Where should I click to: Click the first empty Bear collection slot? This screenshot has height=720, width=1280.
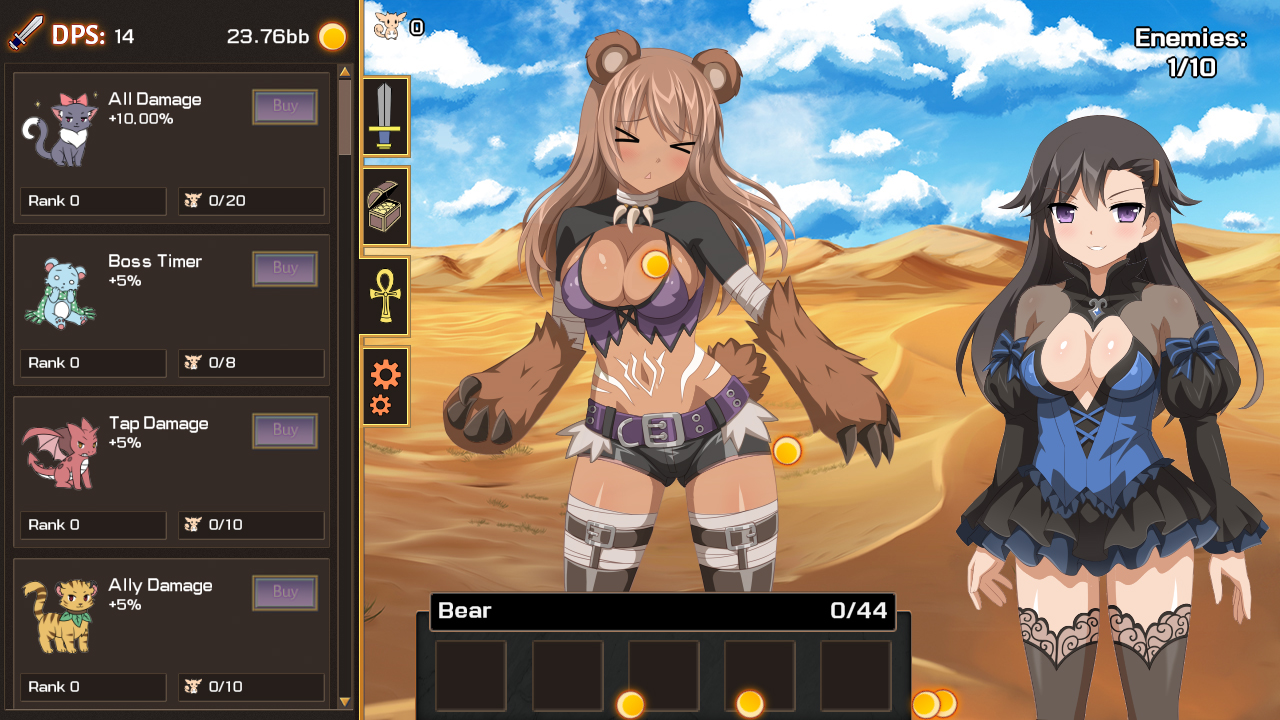469,676
